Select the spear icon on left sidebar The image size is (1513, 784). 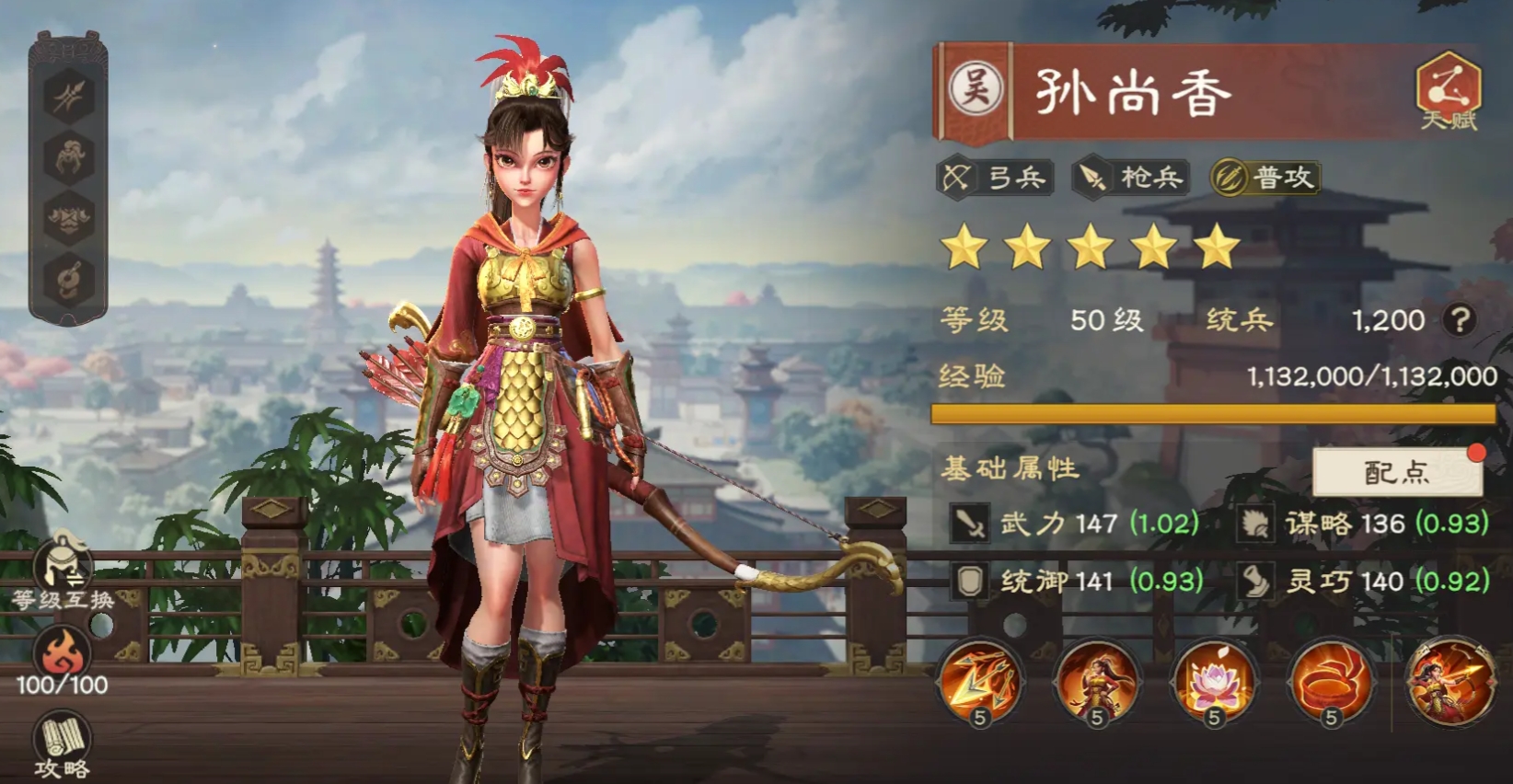click(70, 97)
